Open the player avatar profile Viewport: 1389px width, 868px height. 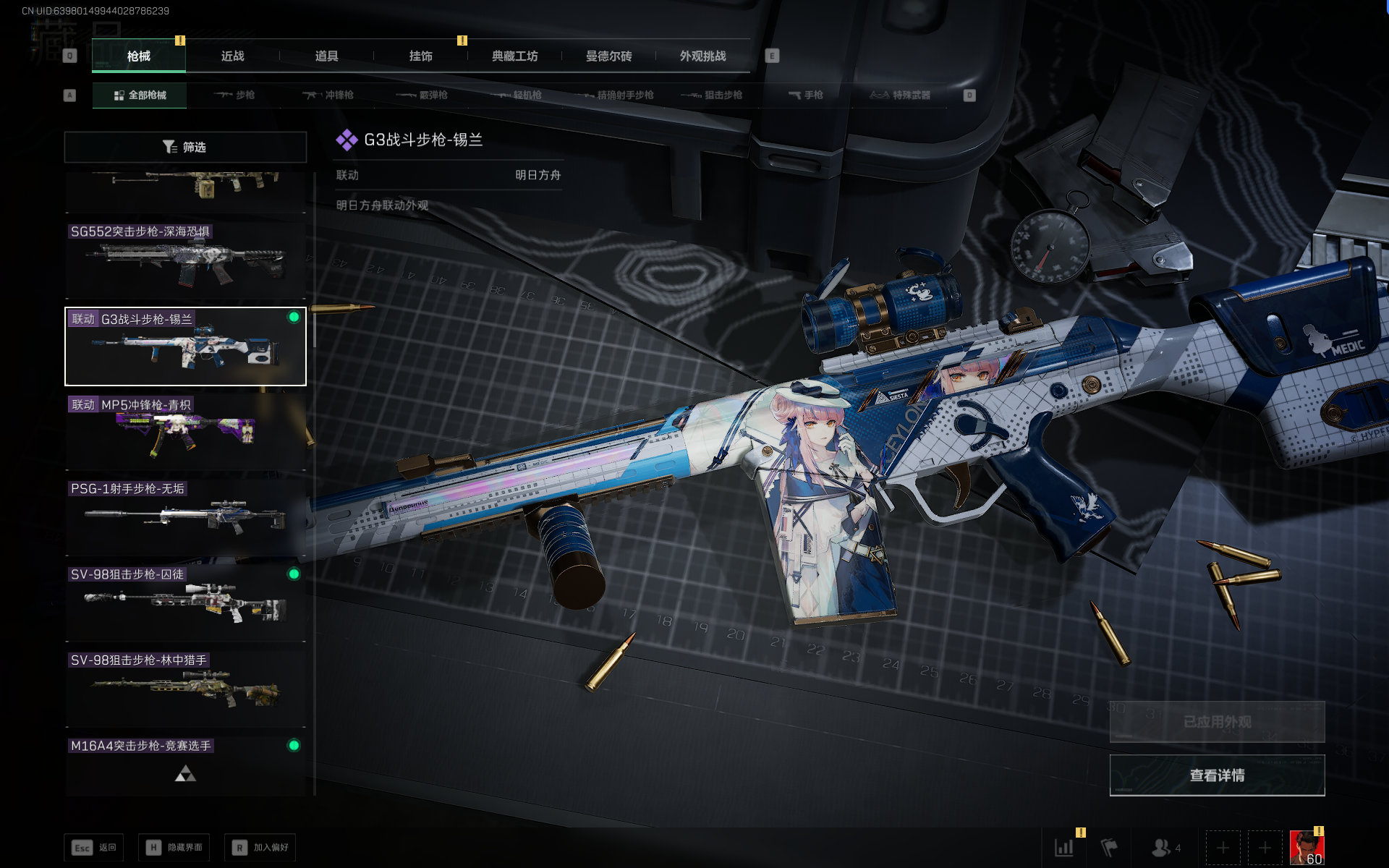coord(1307,847)
